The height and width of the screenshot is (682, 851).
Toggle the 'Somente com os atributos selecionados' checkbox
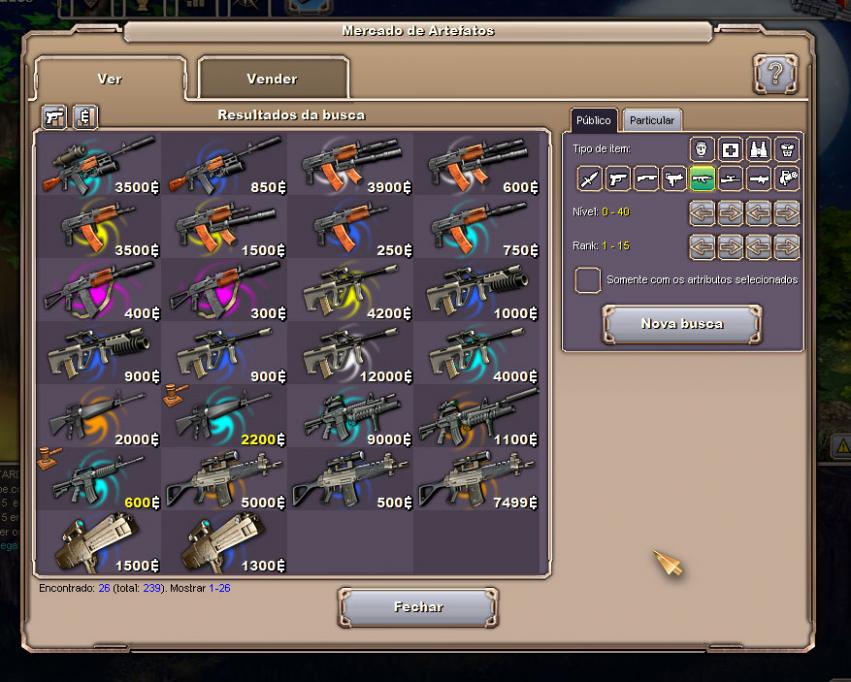[588, 280]
